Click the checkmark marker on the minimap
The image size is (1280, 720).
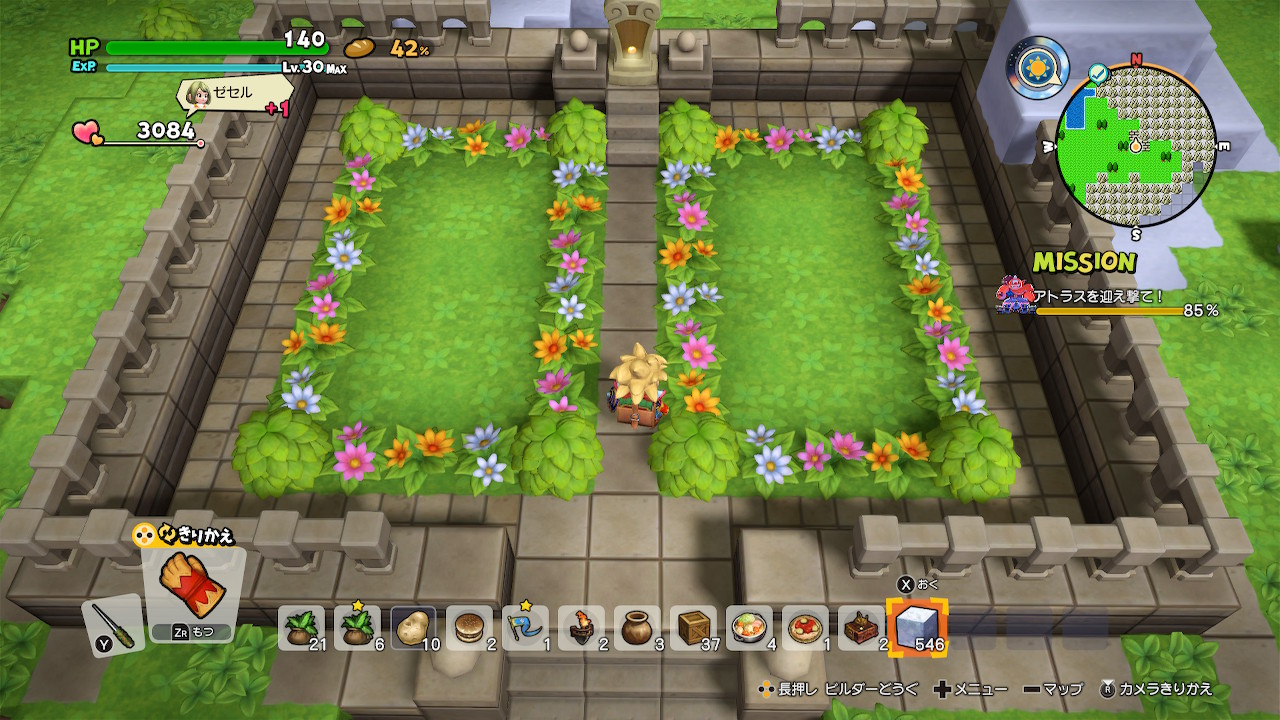click(1098, 73)
